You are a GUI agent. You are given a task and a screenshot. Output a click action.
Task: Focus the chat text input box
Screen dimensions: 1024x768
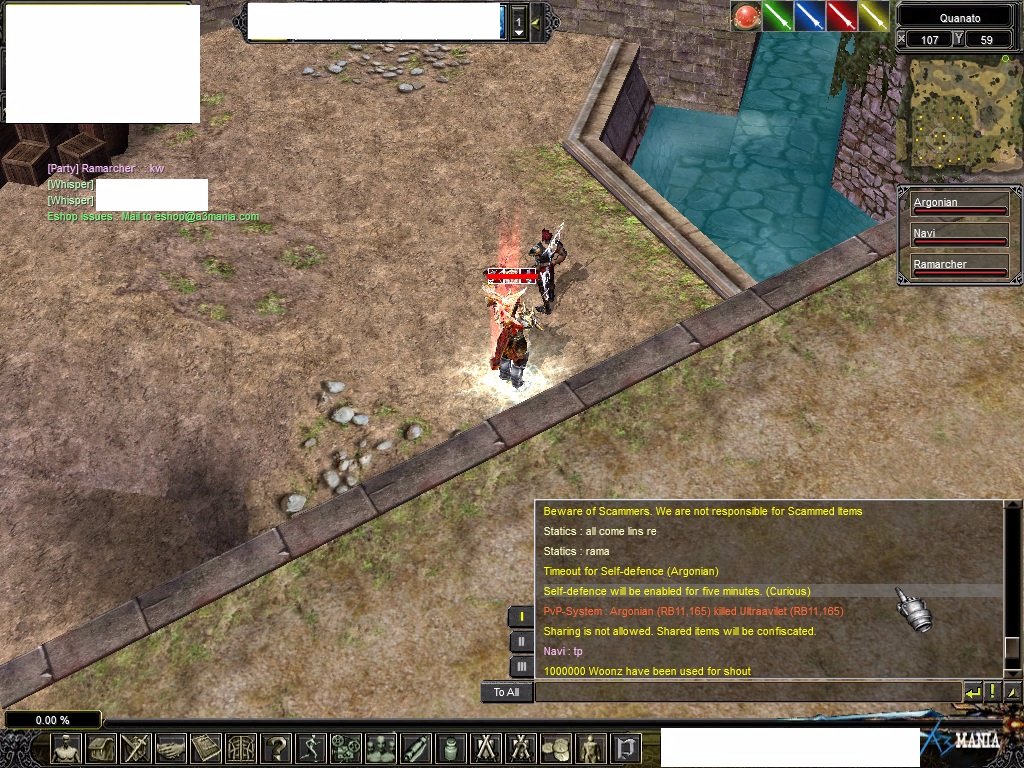(748, 692)
